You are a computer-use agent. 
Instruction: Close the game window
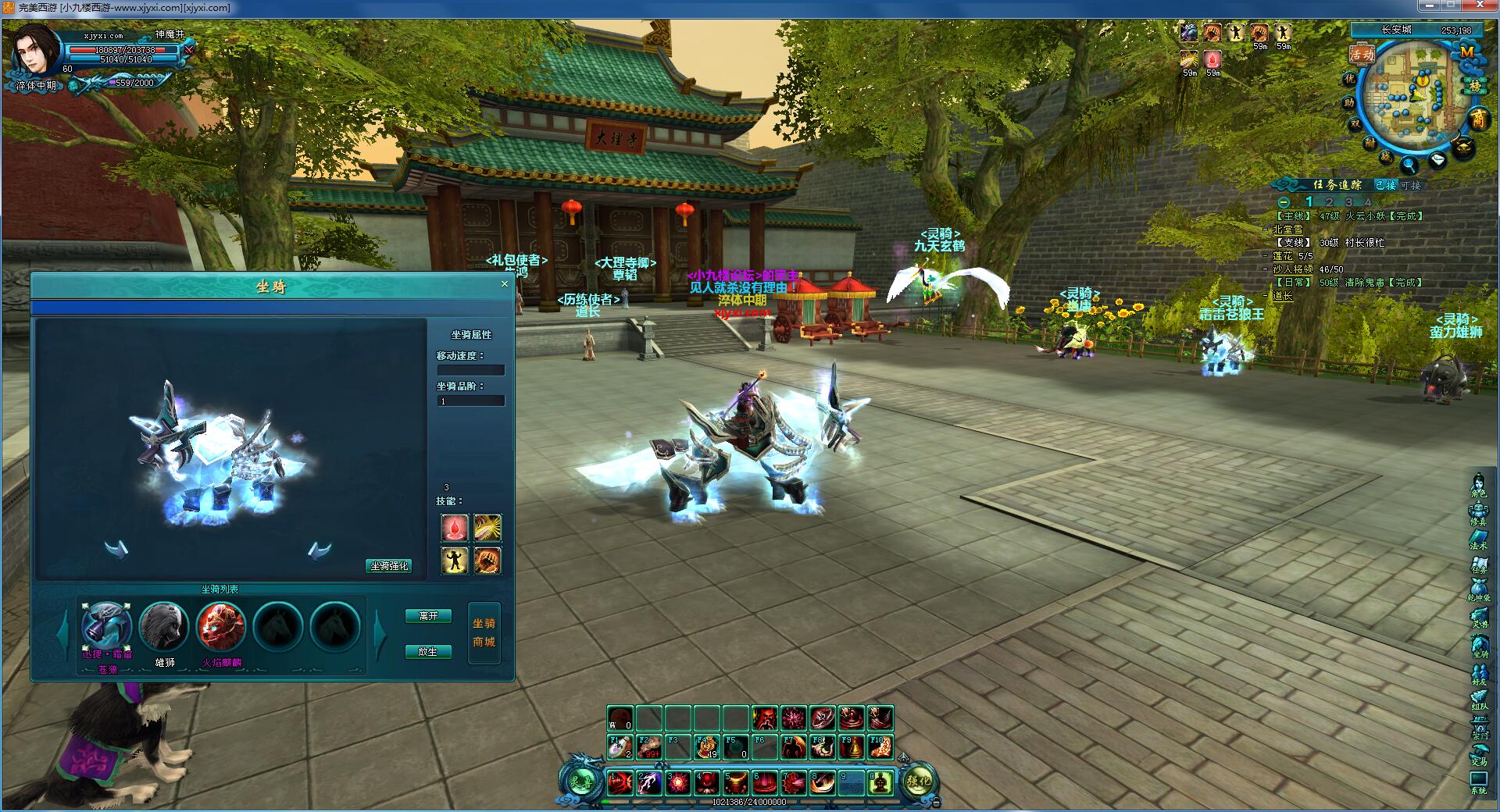pyautogui.click(x=1481, y=6)
